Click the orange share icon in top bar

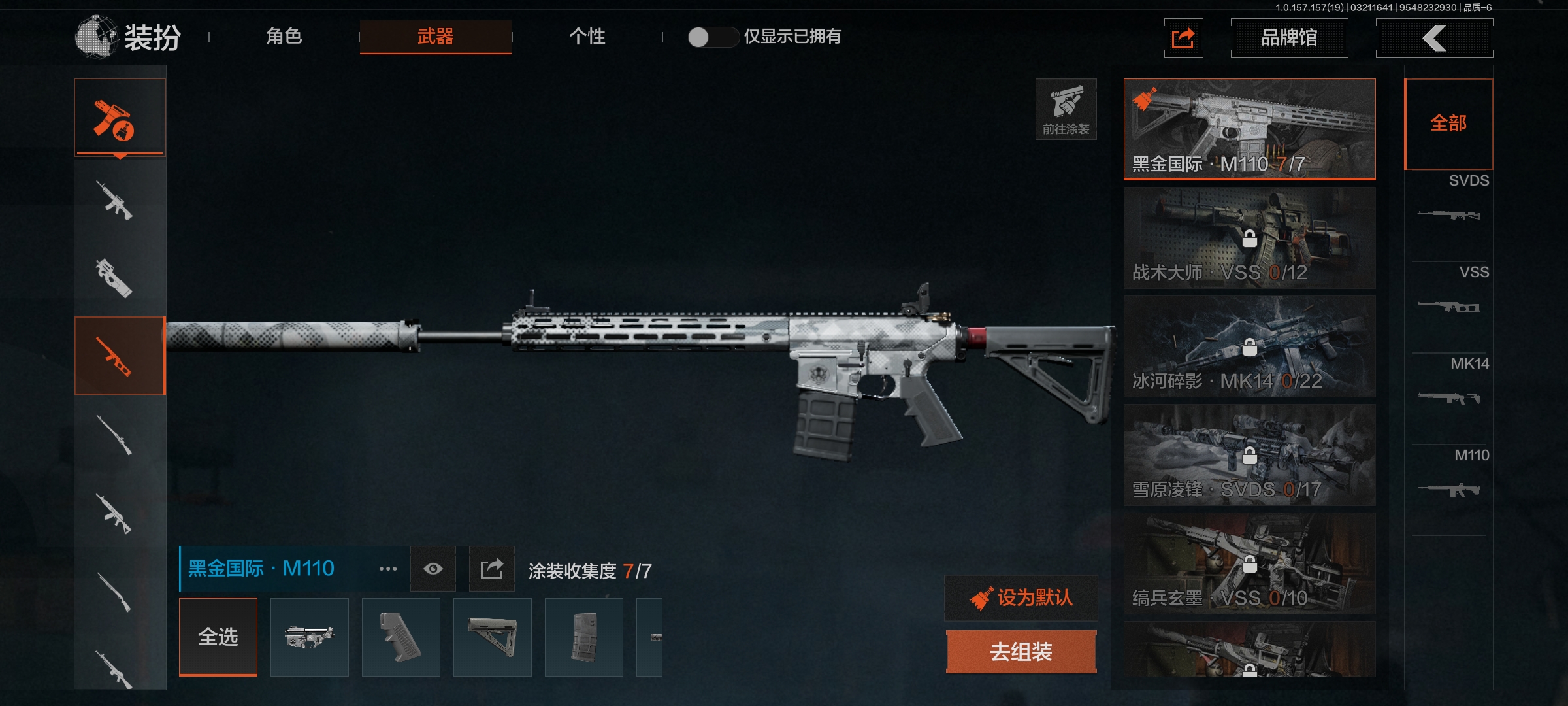tap(1183, 38)
